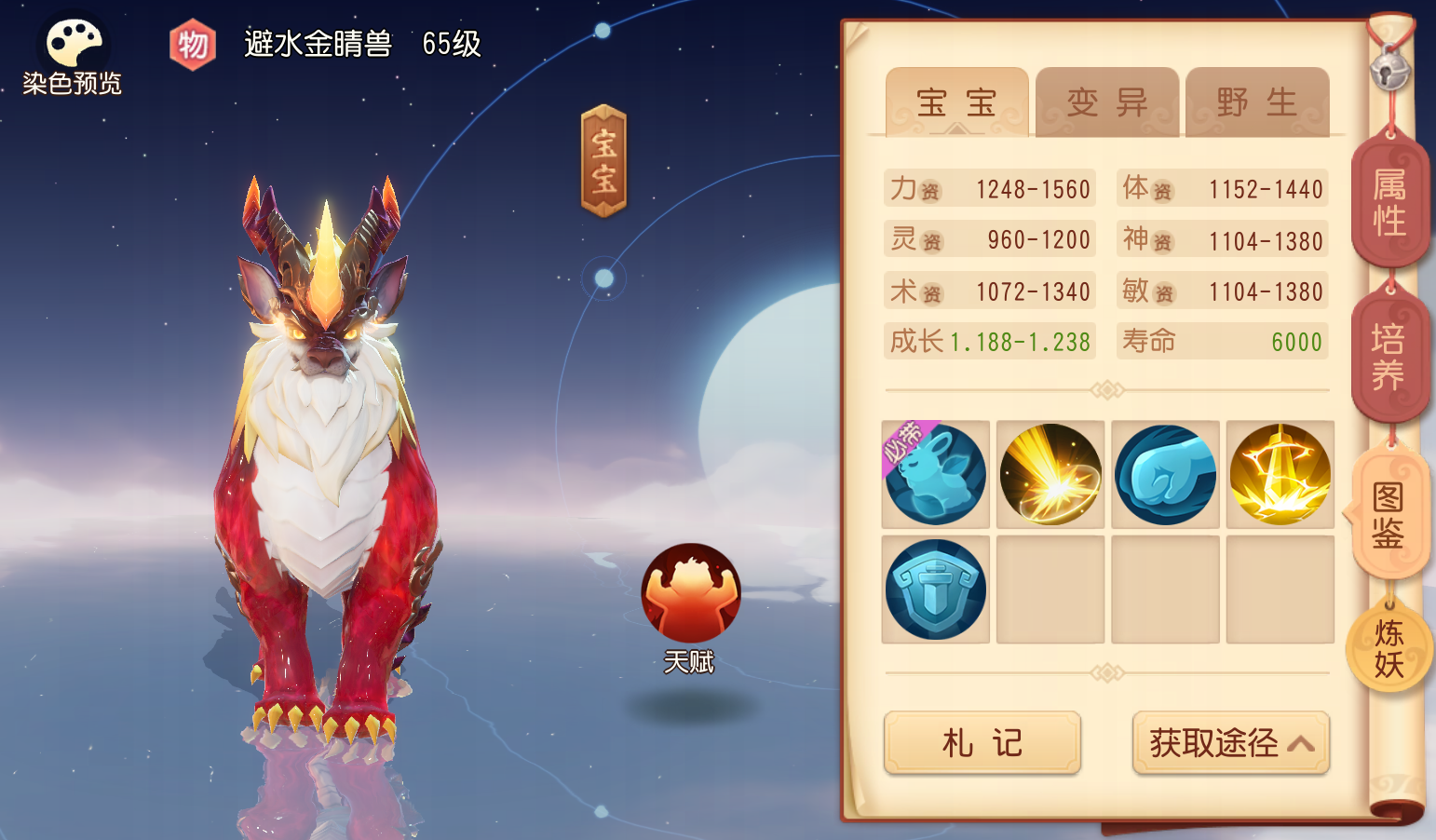The height and width of the screenshot is (840, 1436).
Task: Click the 物 attribute badge beside the pet name
Action: coord(192,44)
